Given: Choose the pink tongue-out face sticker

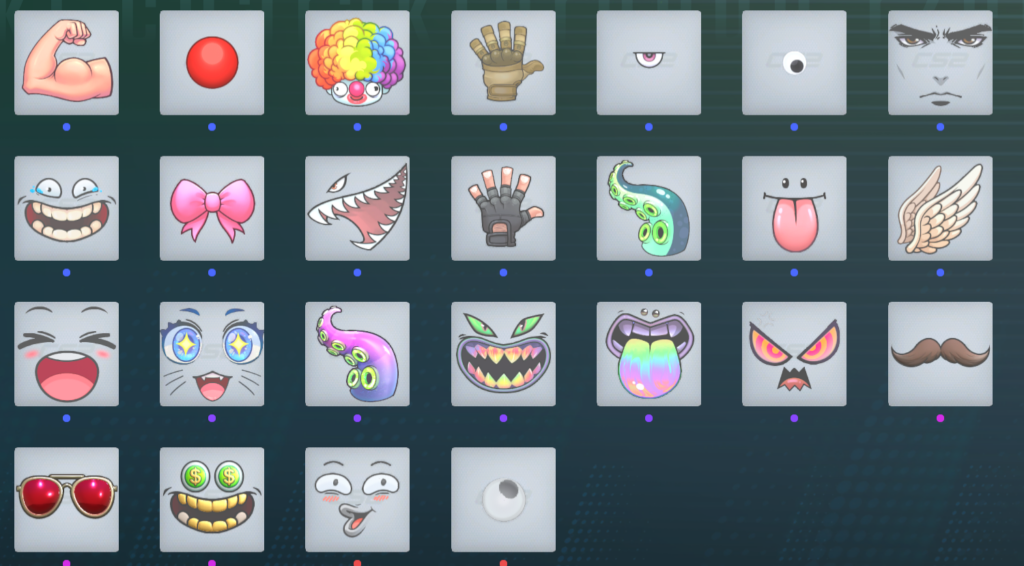Looking at the screenshot, I should pos(794,208).
